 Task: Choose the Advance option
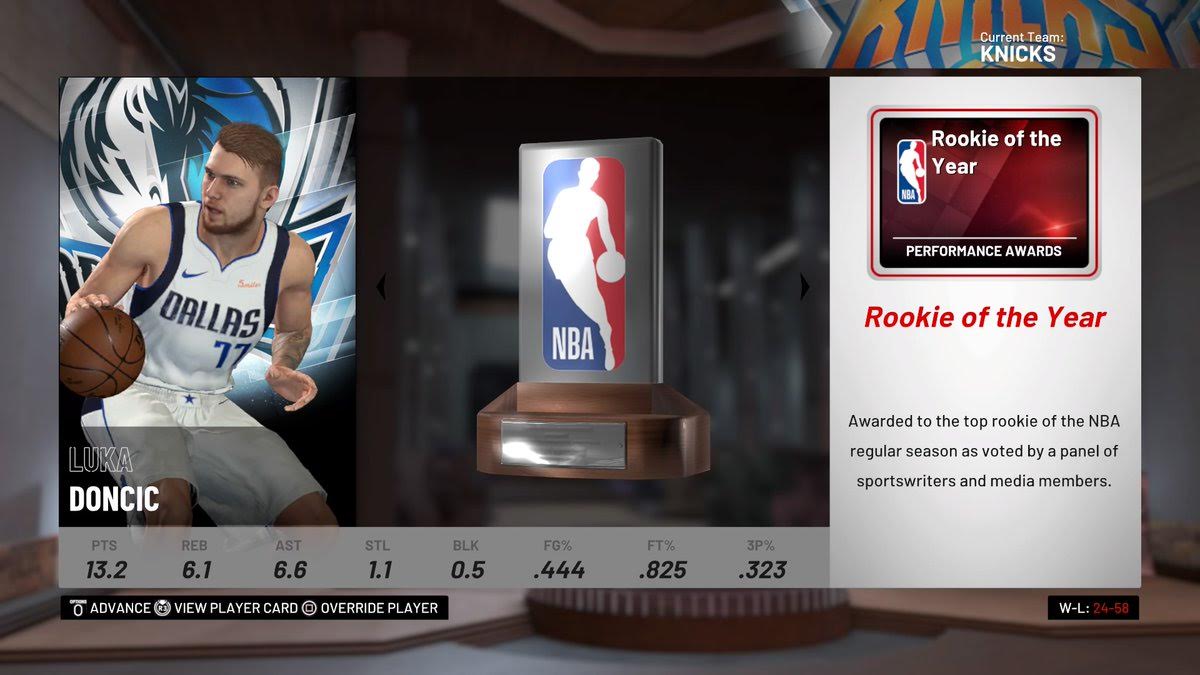tap(109, 608)
